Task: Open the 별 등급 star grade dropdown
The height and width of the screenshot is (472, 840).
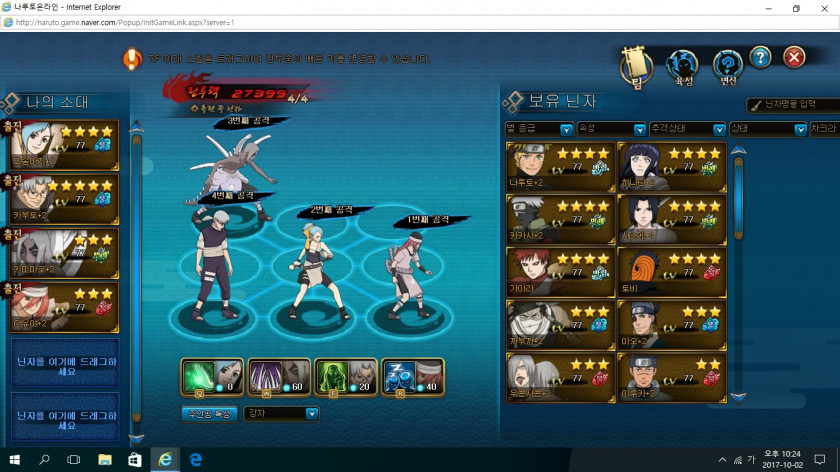Action: click(x=539, y=129)
